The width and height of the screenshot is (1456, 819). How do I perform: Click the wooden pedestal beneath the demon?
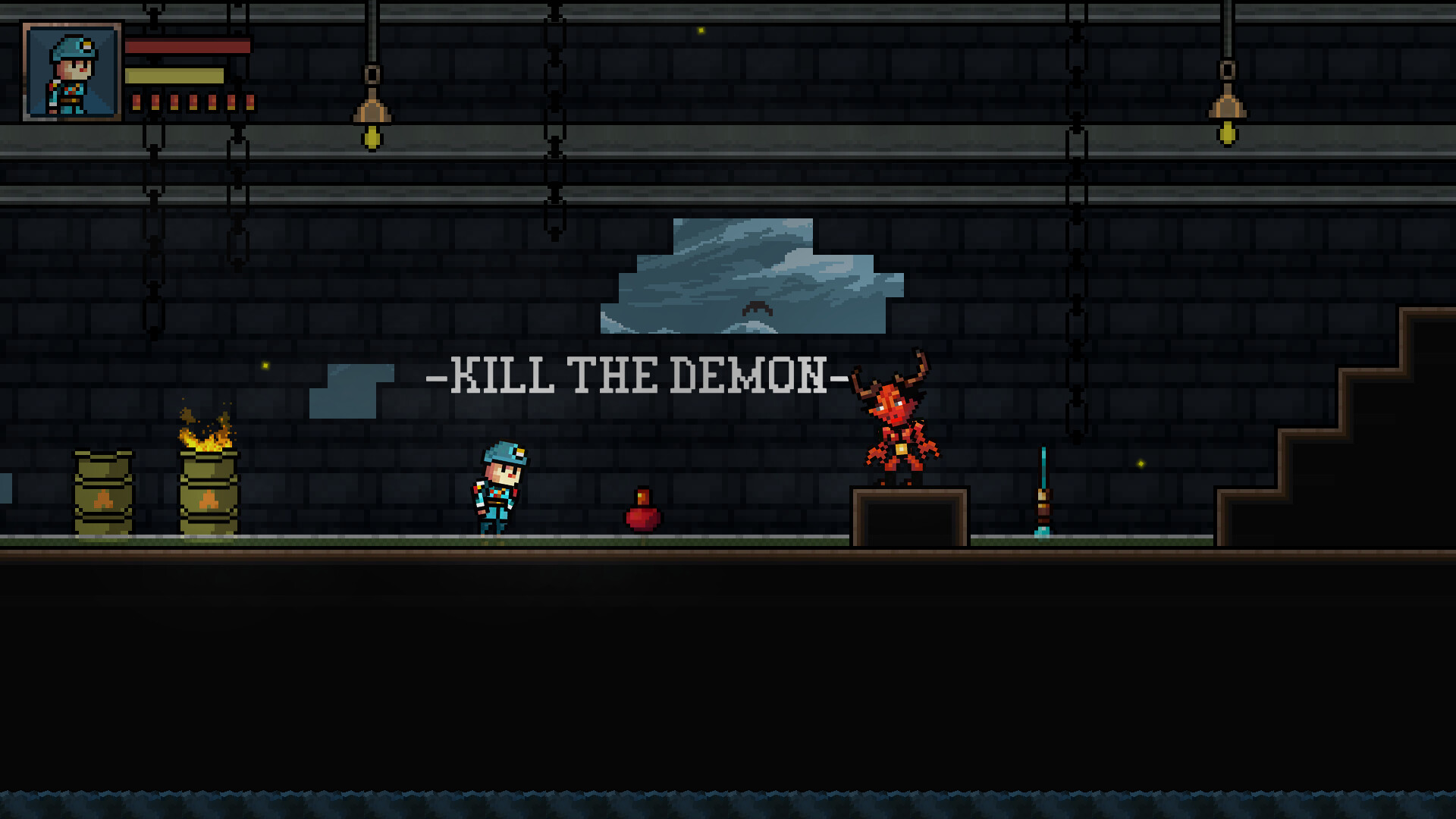(x=910, y=516)
